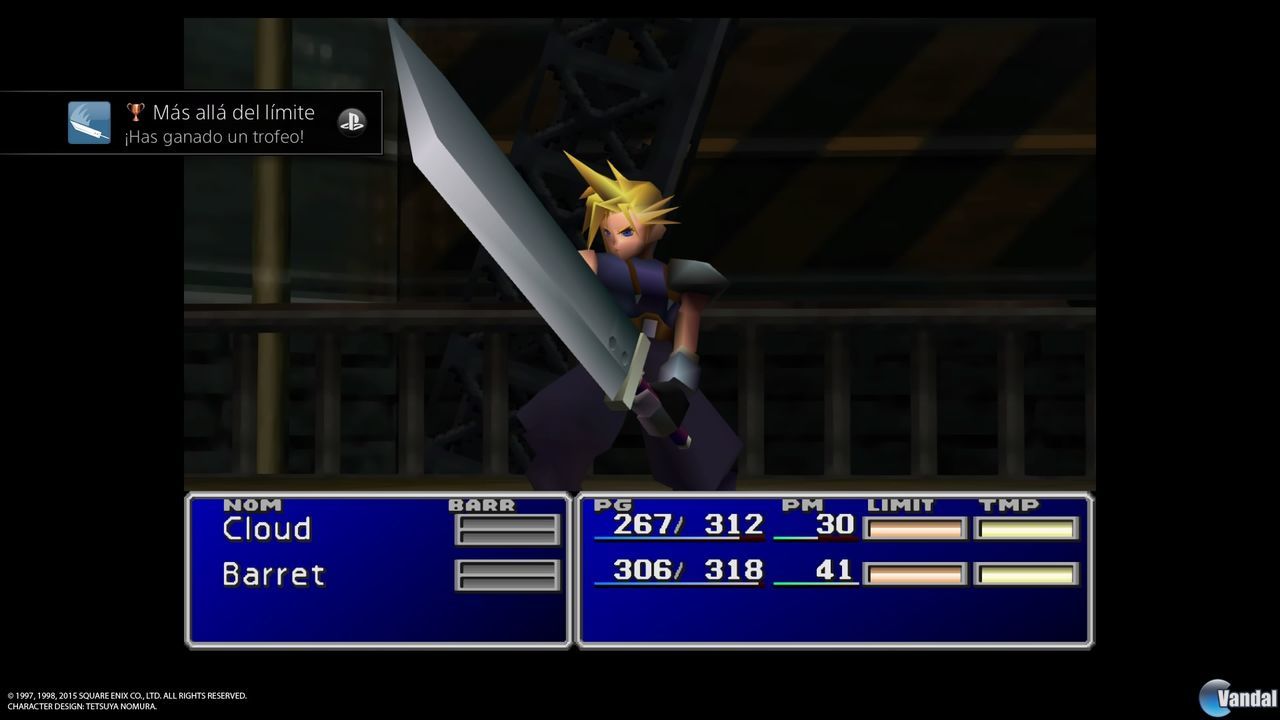Viewport: 1280px width, 720px height.
Task: Select the bronze trophy cup icon
Action: tap(135, 112)
